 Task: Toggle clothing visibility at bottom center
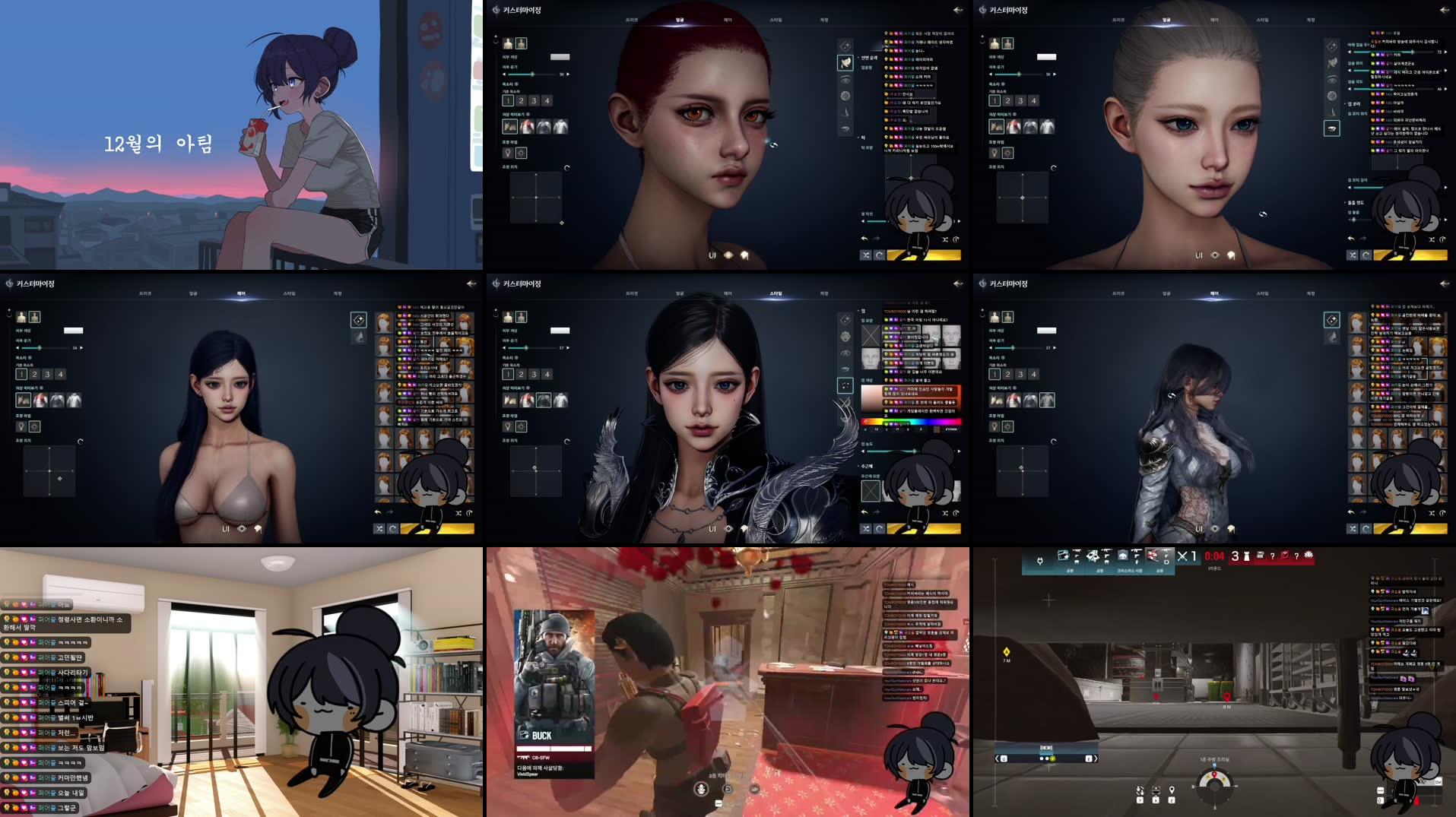click(x=744, y=255)
